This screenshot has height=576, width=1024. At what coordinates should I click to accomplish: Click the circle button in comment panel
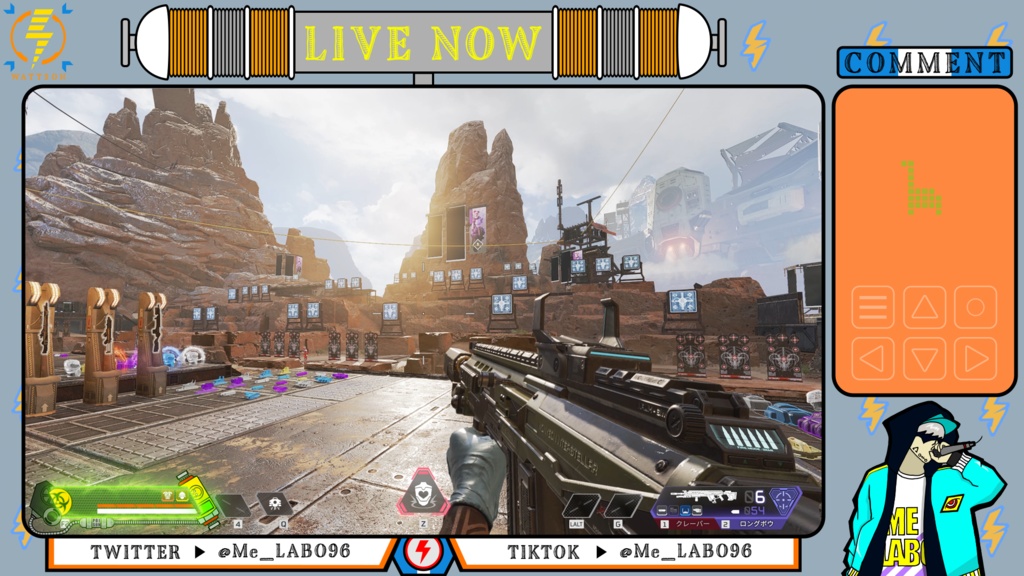tap(975, 307)
